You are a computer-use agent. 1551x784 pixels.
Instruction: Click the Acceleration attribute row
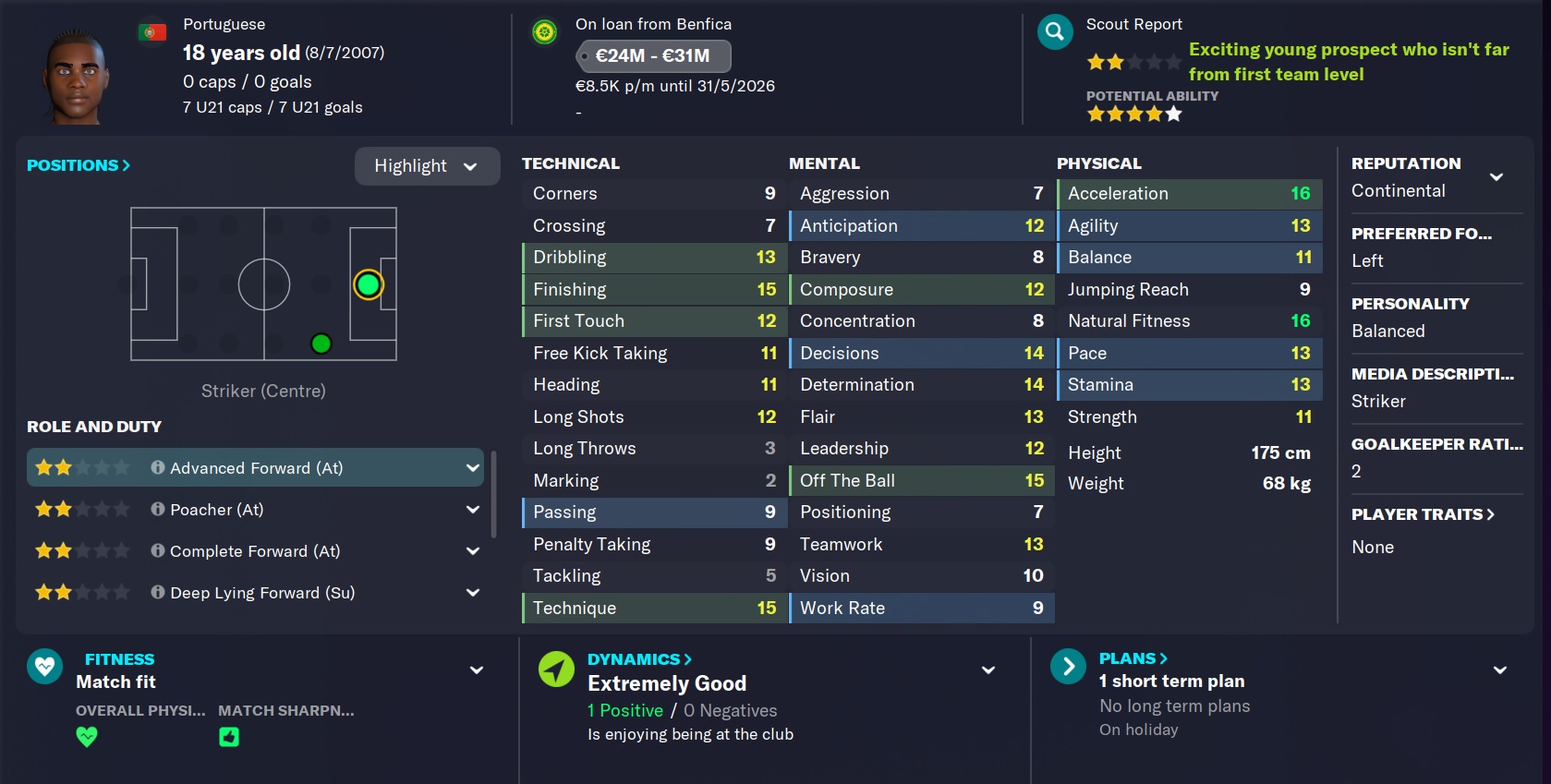coord(1189,193)
